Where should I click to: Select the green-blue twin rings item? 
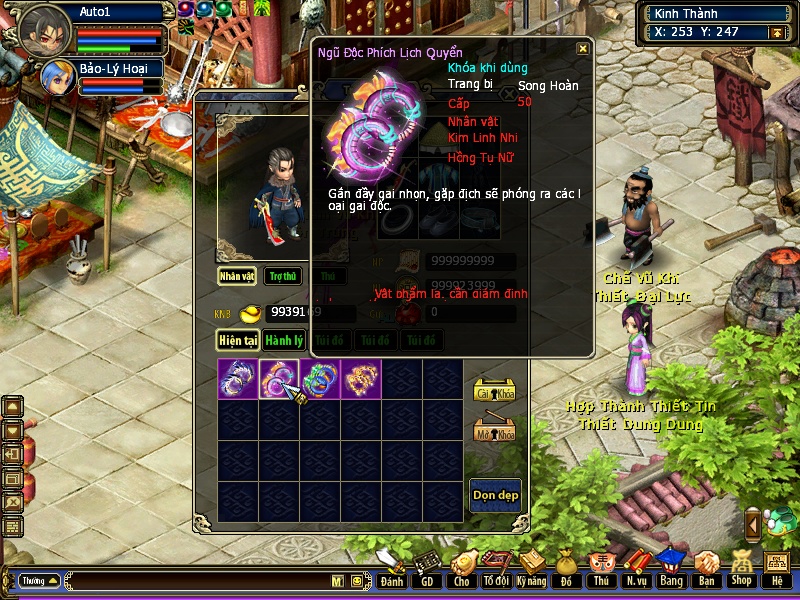tap(319, 379)
